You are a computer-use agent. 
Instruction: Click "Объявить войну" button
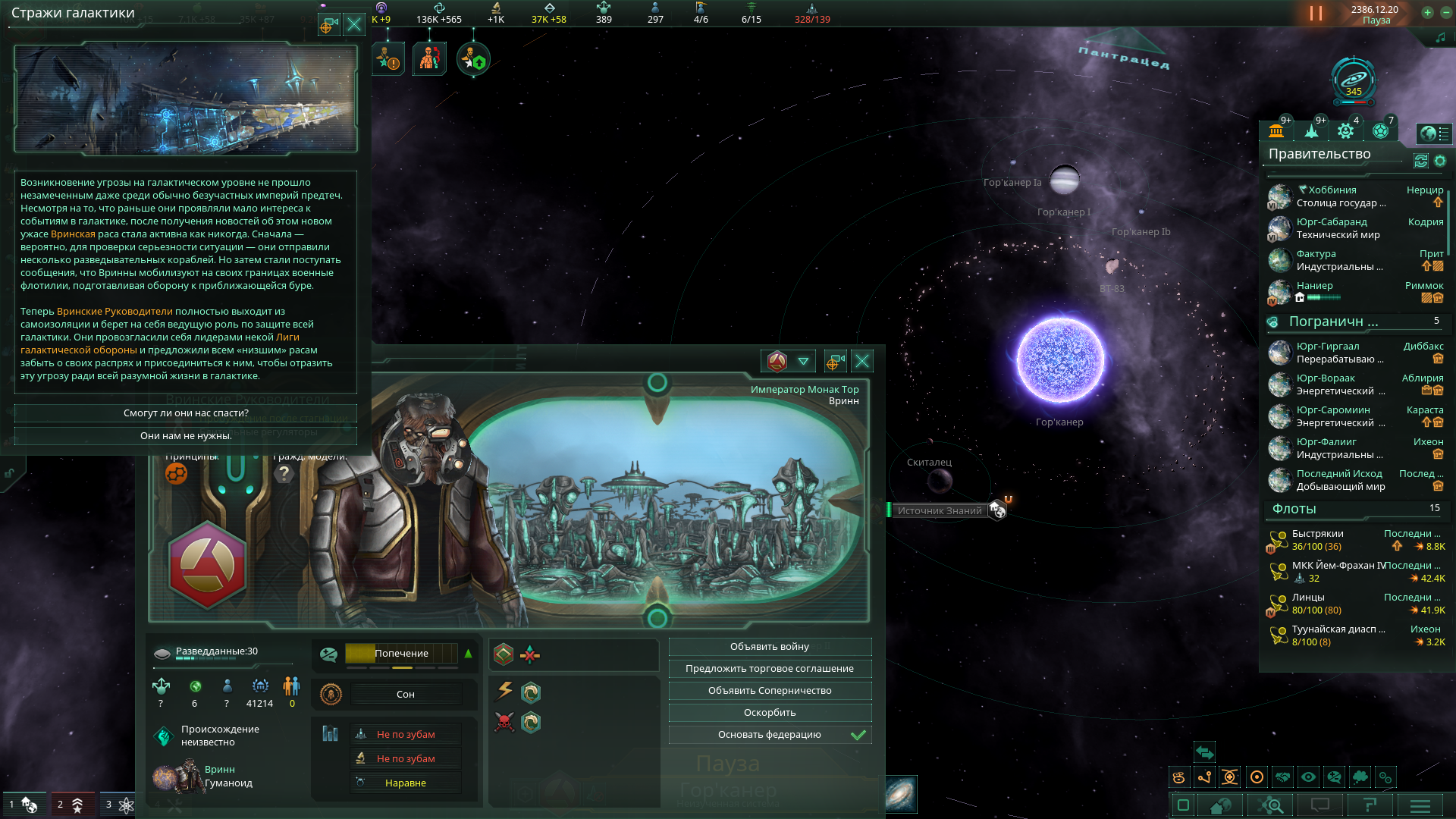[770, 647]
